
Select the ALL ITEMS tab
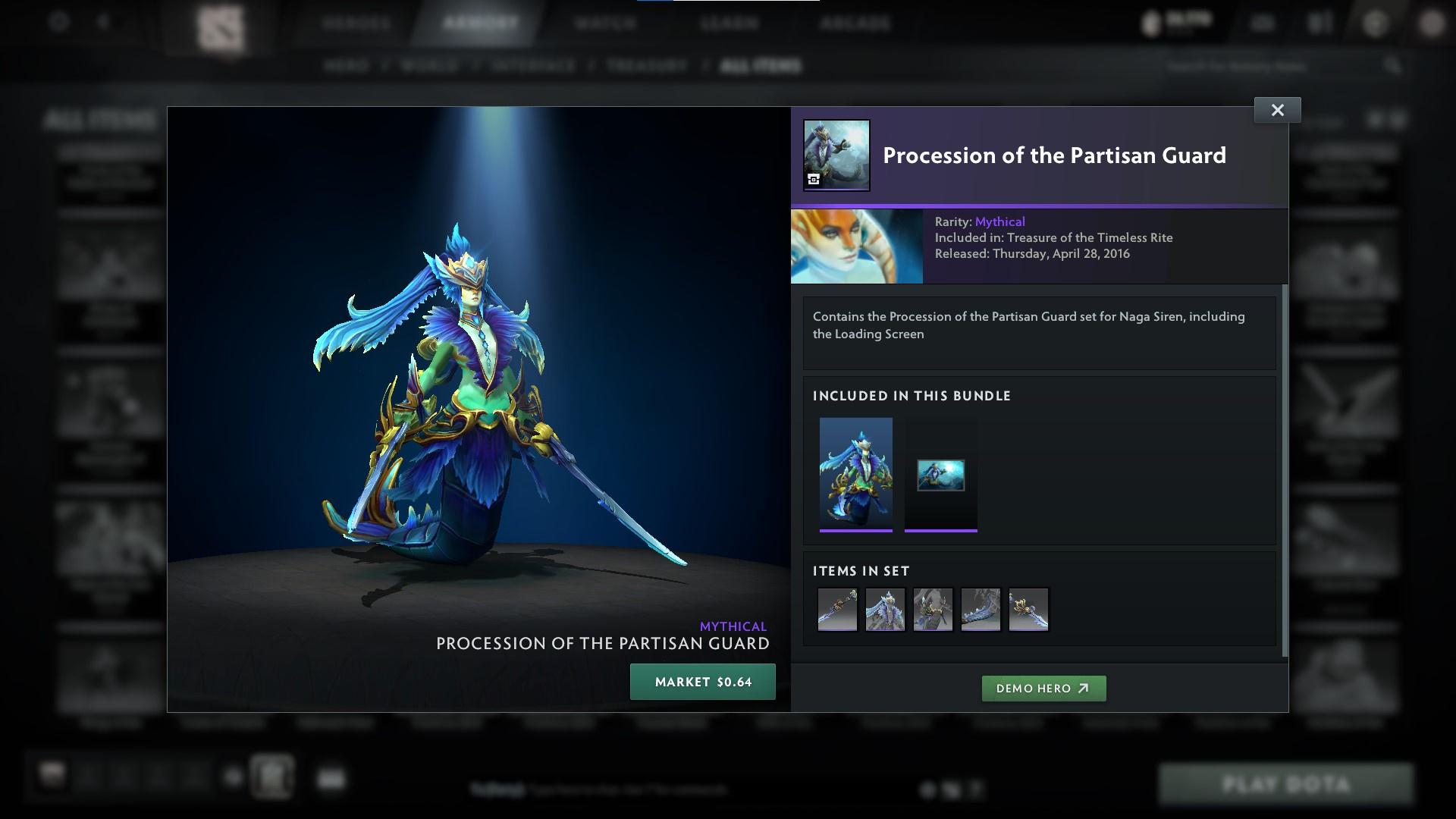pos(761,66)
